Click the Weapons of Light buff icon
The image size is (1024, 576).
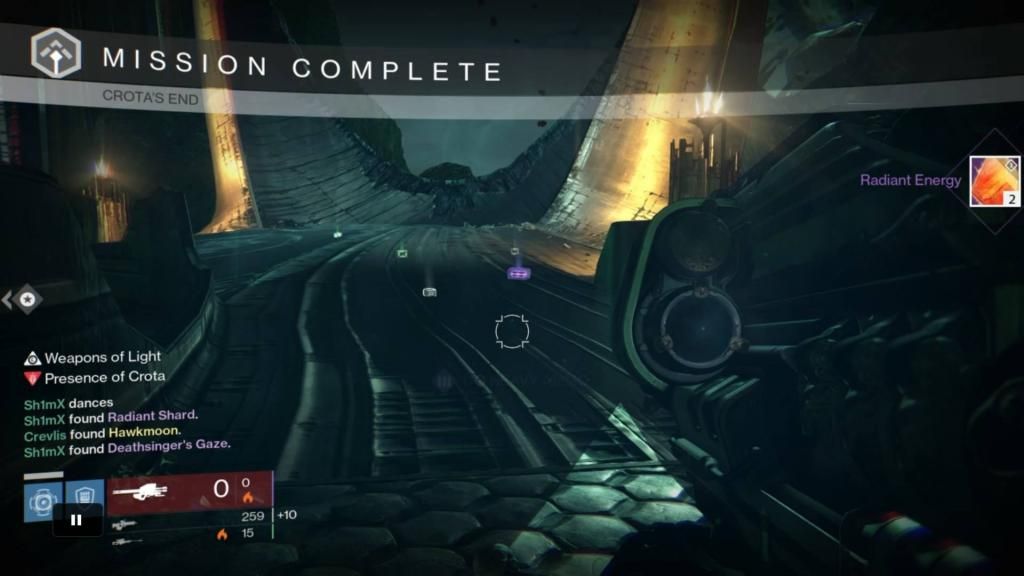coord(33,358)
